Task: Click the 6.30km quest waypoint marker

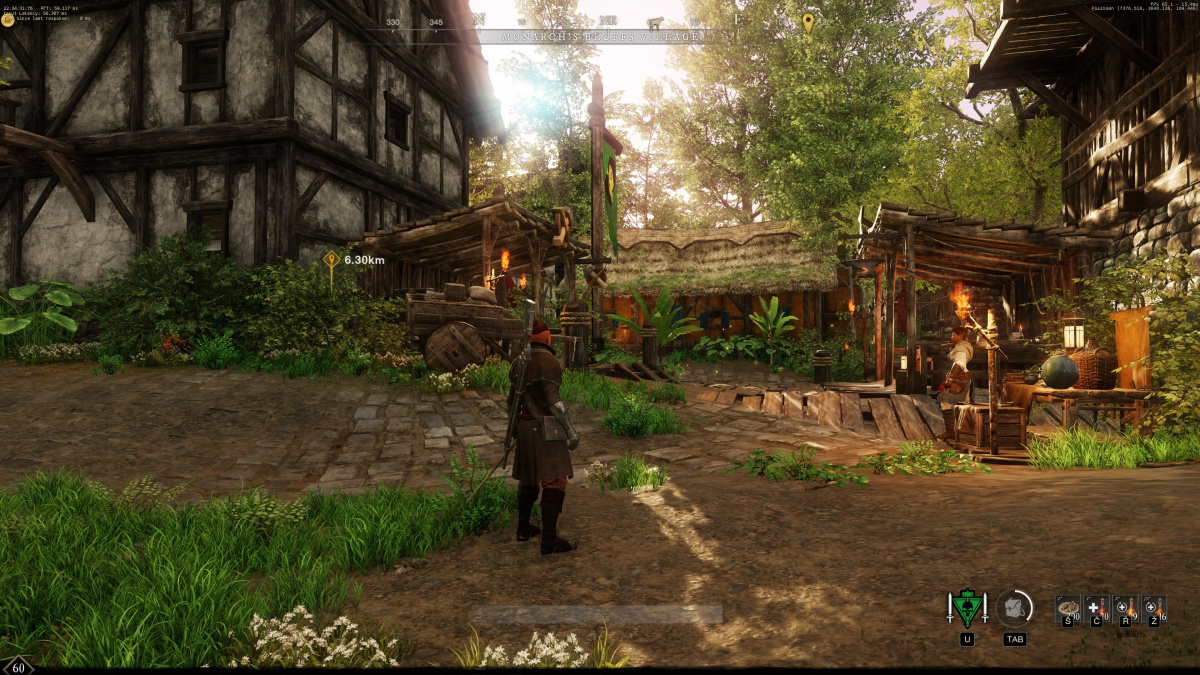Action: [331, 261]
